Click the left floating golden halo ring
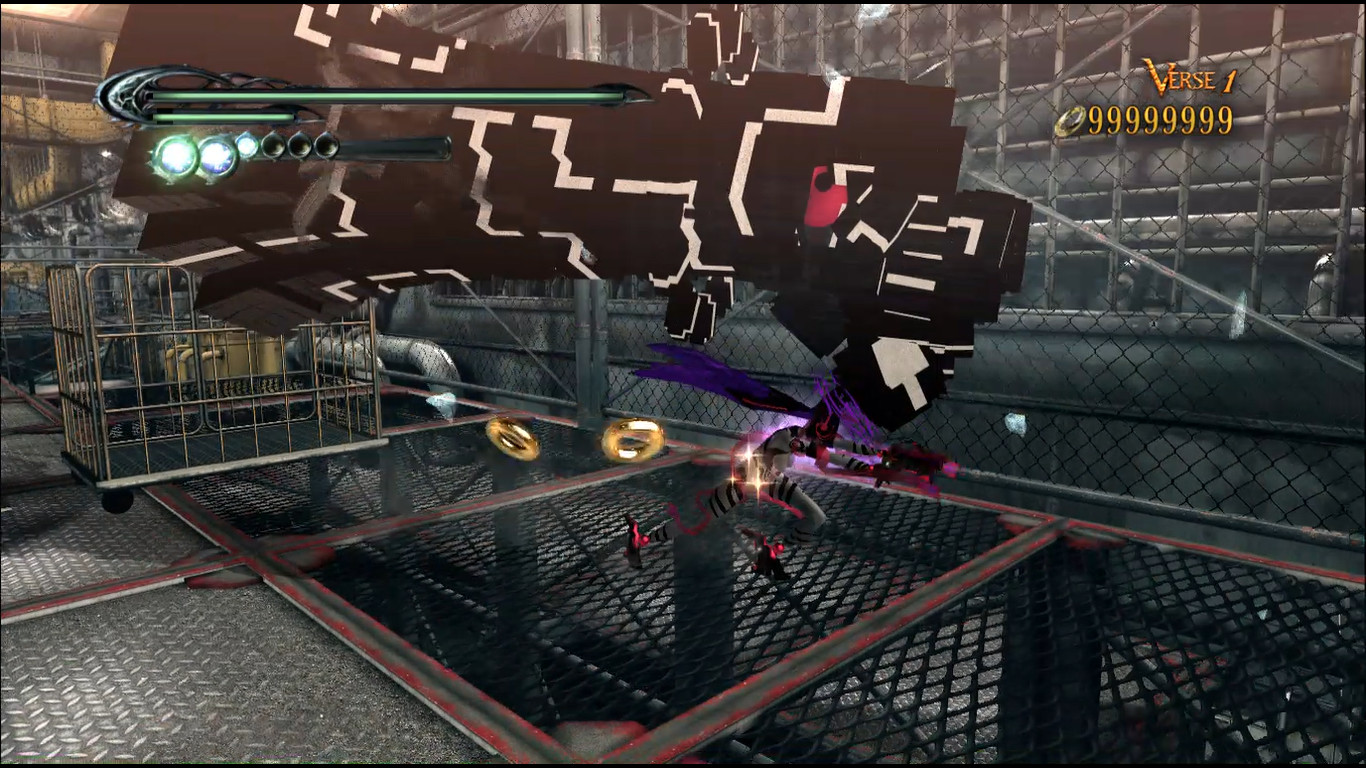Screen dimensions: 1366x768 (x=512, y=437)
